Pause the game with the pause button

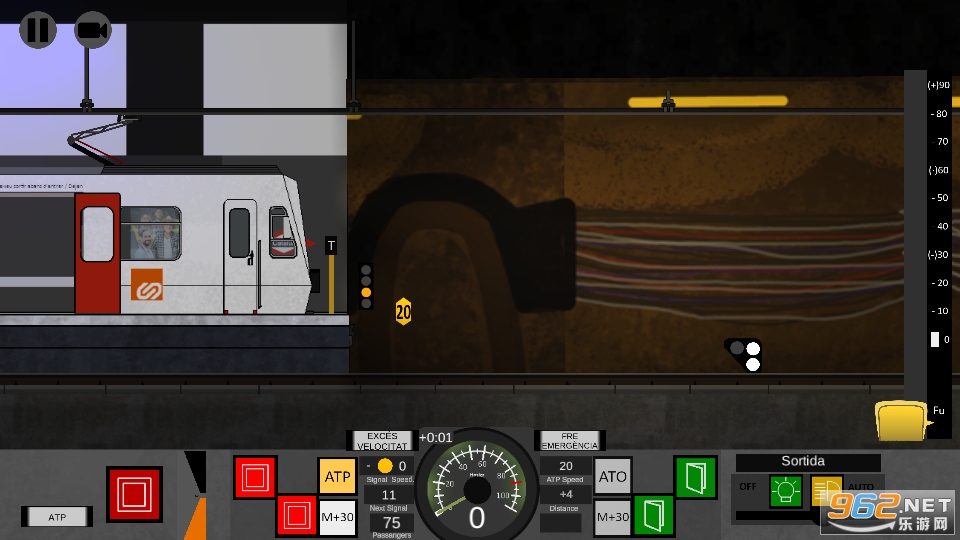click(38, 30)
